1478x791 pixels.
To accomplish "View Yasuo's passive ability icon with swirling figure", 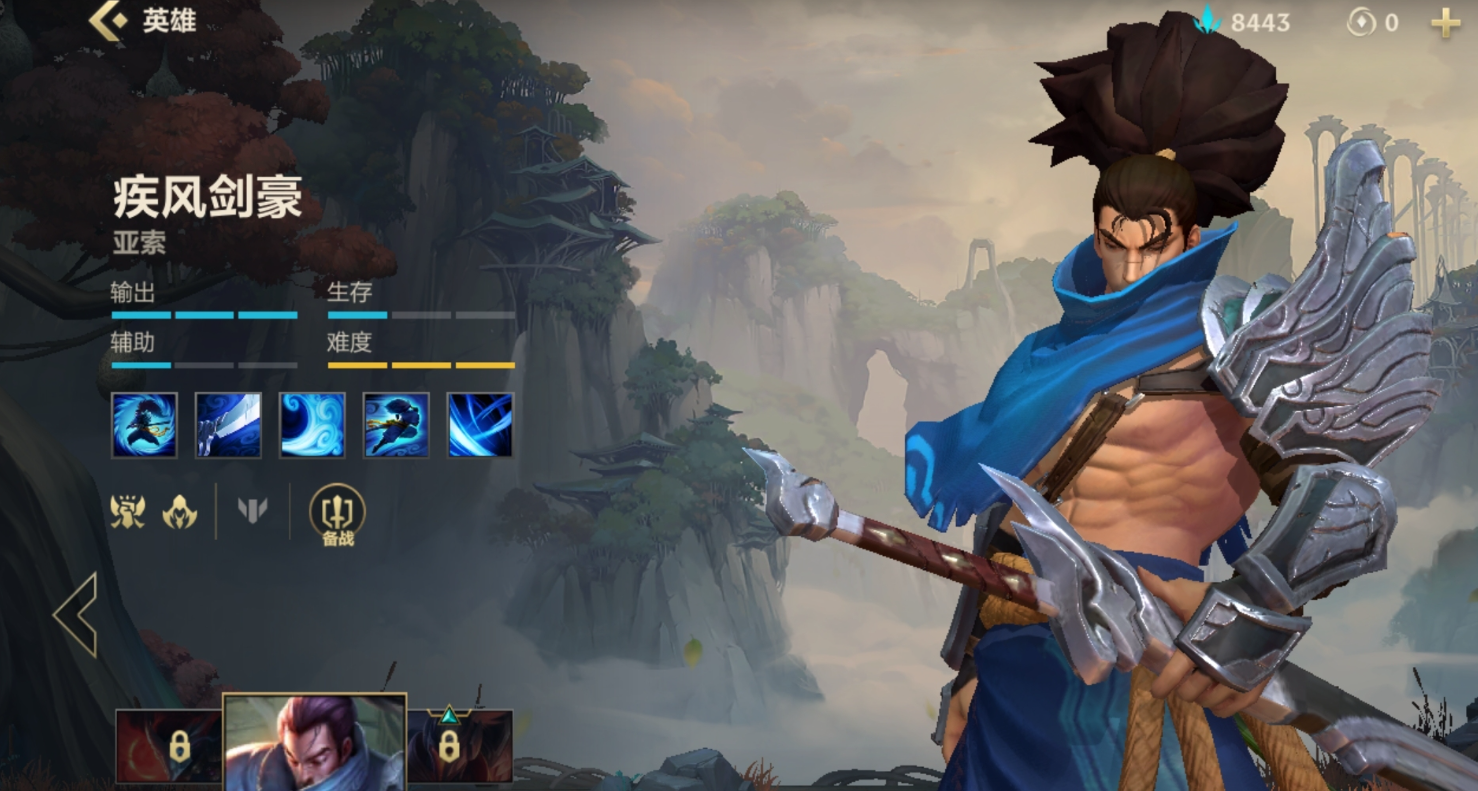I will [x=144, y=425].
